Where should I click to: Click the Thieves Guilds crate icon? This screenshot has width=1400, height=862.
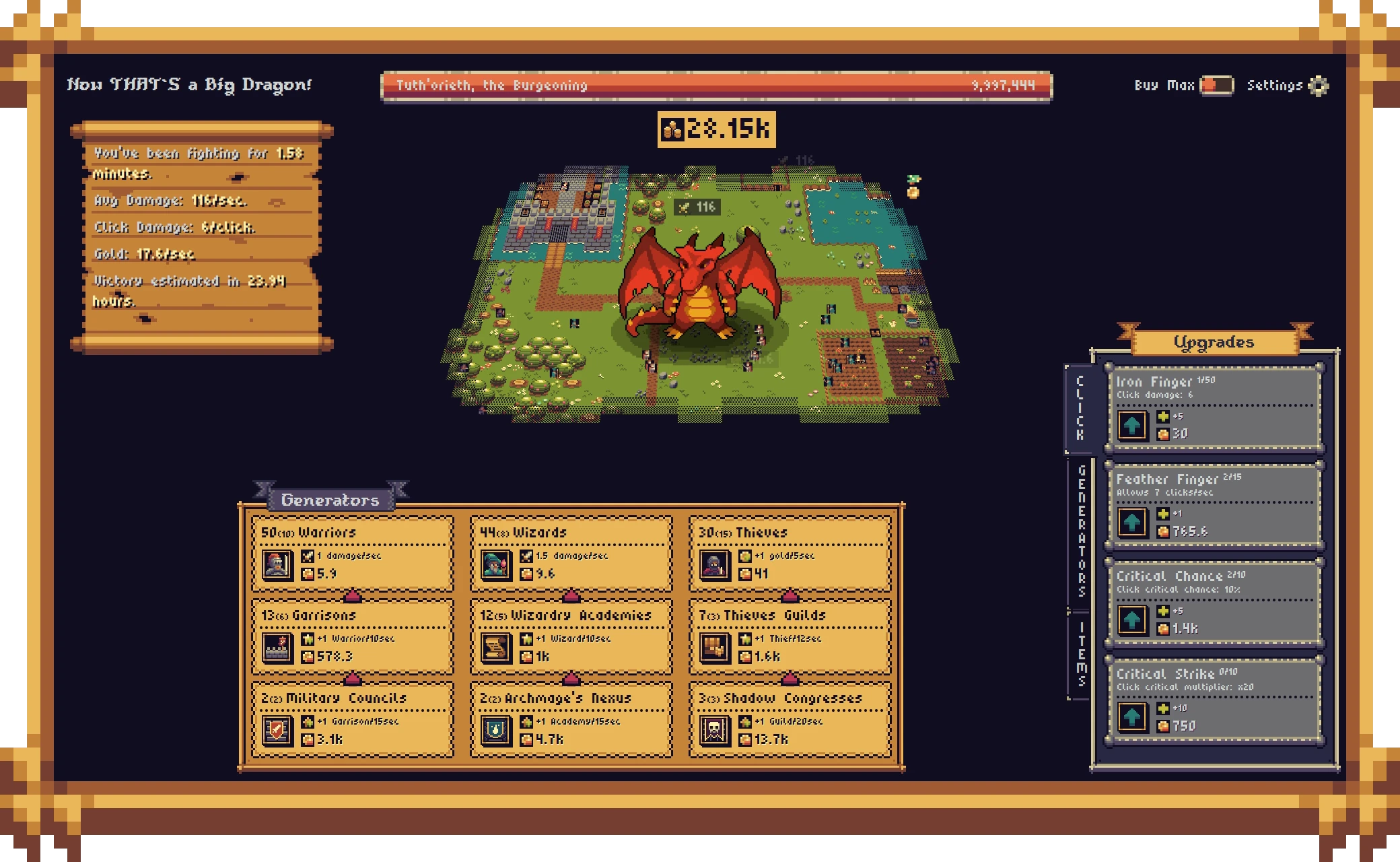click(713, 648)
